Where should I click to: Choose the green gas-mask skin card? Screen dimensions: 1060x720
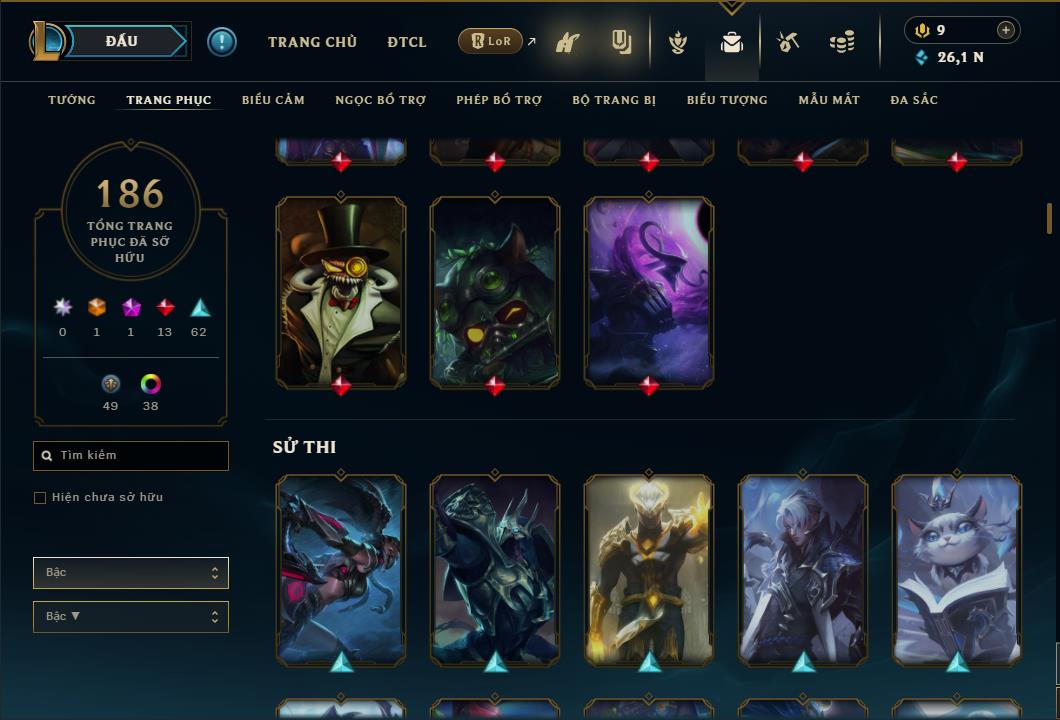click(x=495, y=291)
